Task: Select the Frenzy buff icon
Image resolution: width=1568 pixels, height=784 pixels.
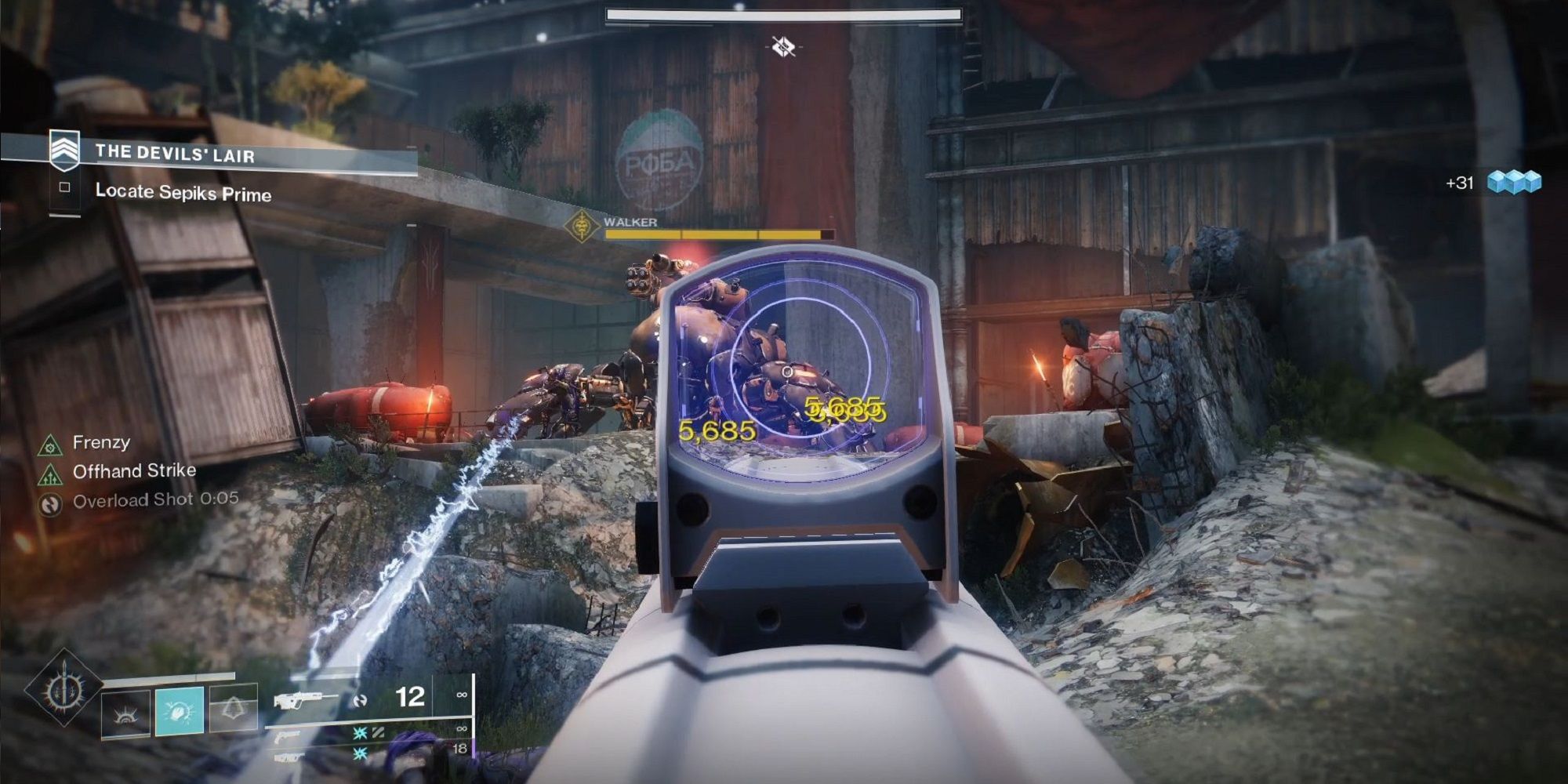Action: point(49,445)
